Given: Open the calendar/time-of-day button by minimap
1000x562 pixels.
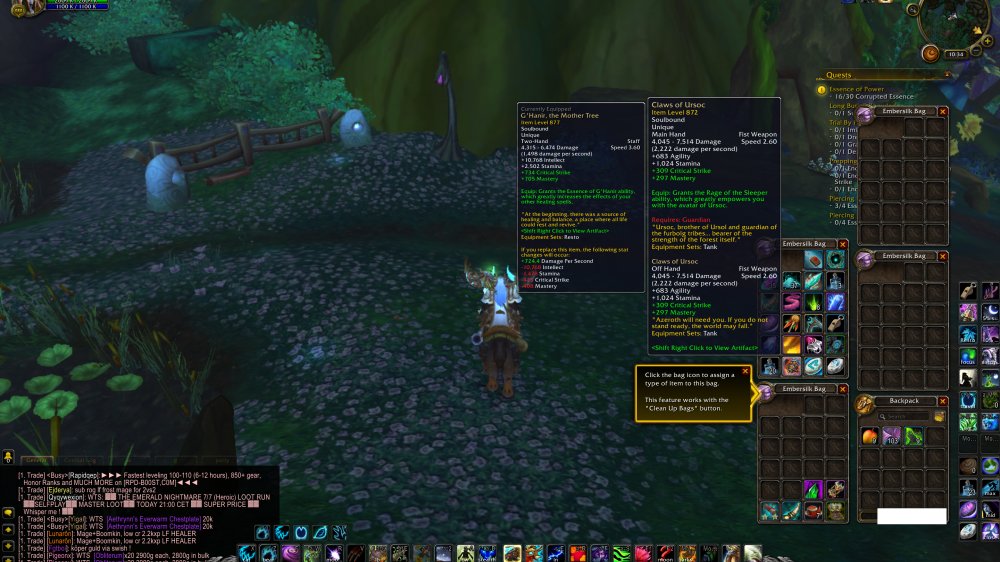Looking at the screenshot, I should 930,54.
